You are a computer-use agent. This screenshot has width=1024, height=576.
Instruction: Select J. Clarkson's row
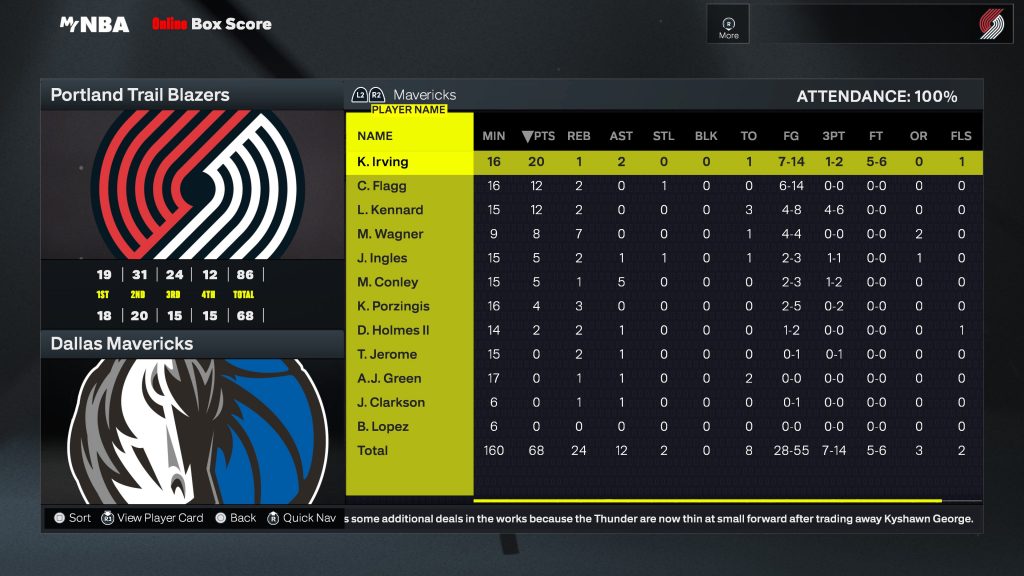391,402
